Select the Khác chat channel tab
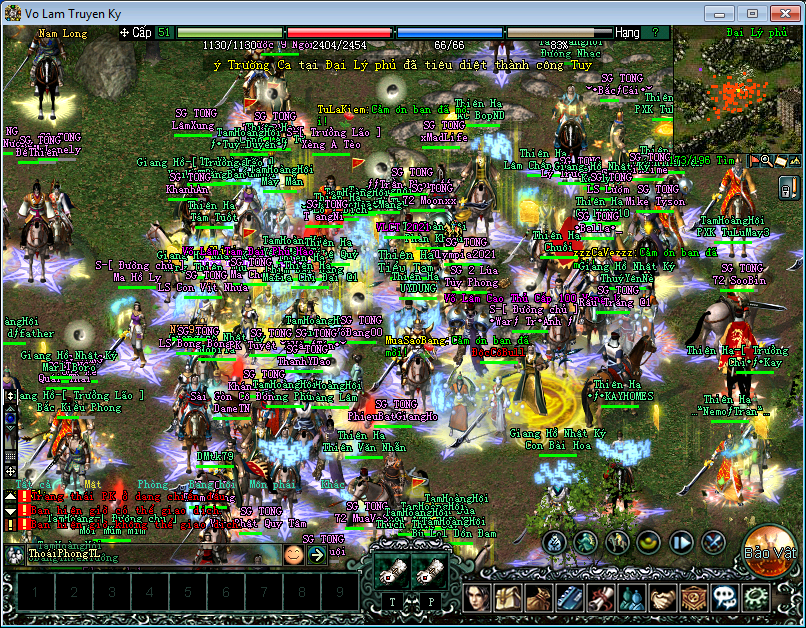The width and height of the screenshot is (806, 628). pos(332,484)
